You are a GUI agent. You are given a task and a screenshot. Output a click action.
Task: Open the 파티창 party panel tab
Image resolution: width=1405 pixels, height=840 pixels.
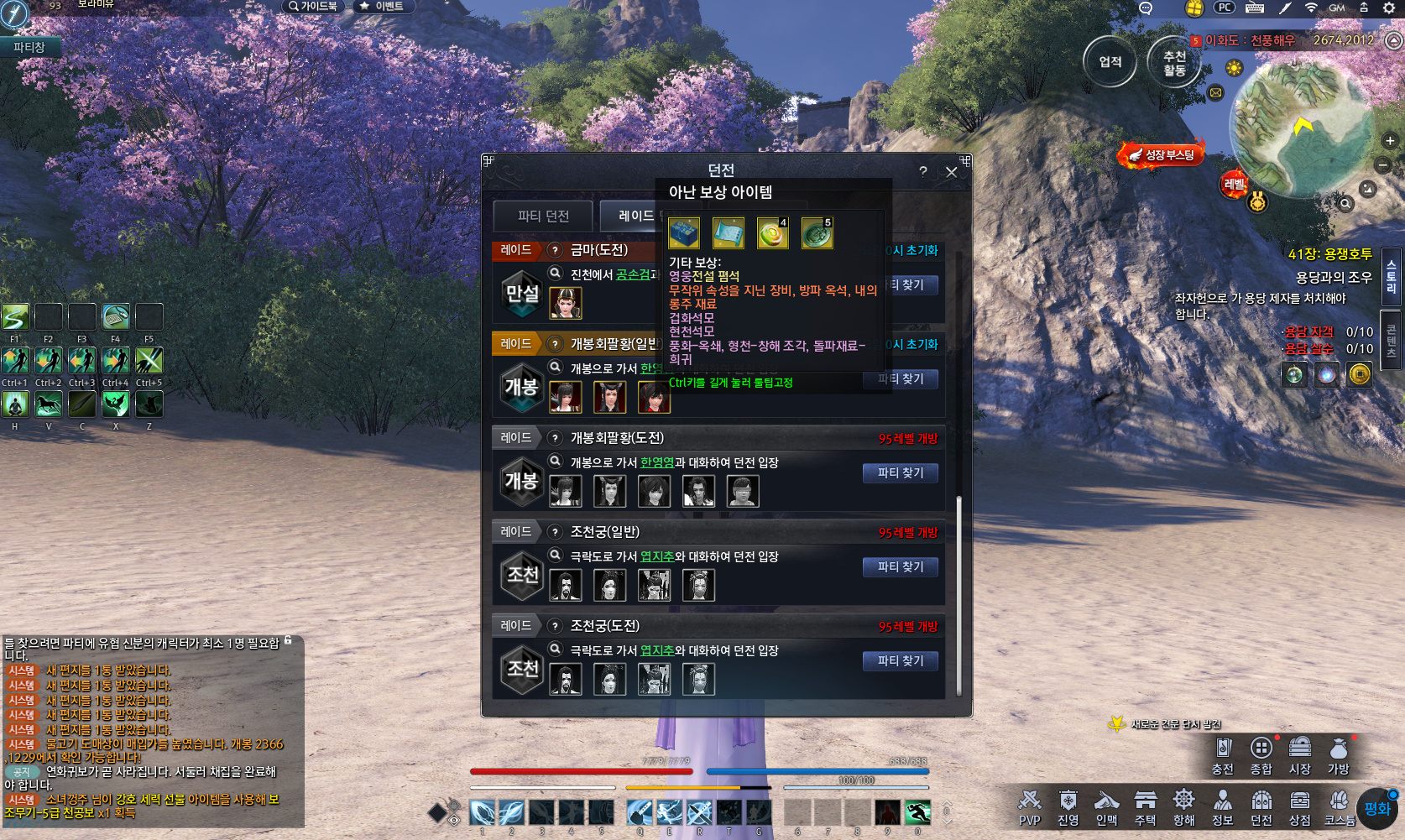tap(29, 48)
